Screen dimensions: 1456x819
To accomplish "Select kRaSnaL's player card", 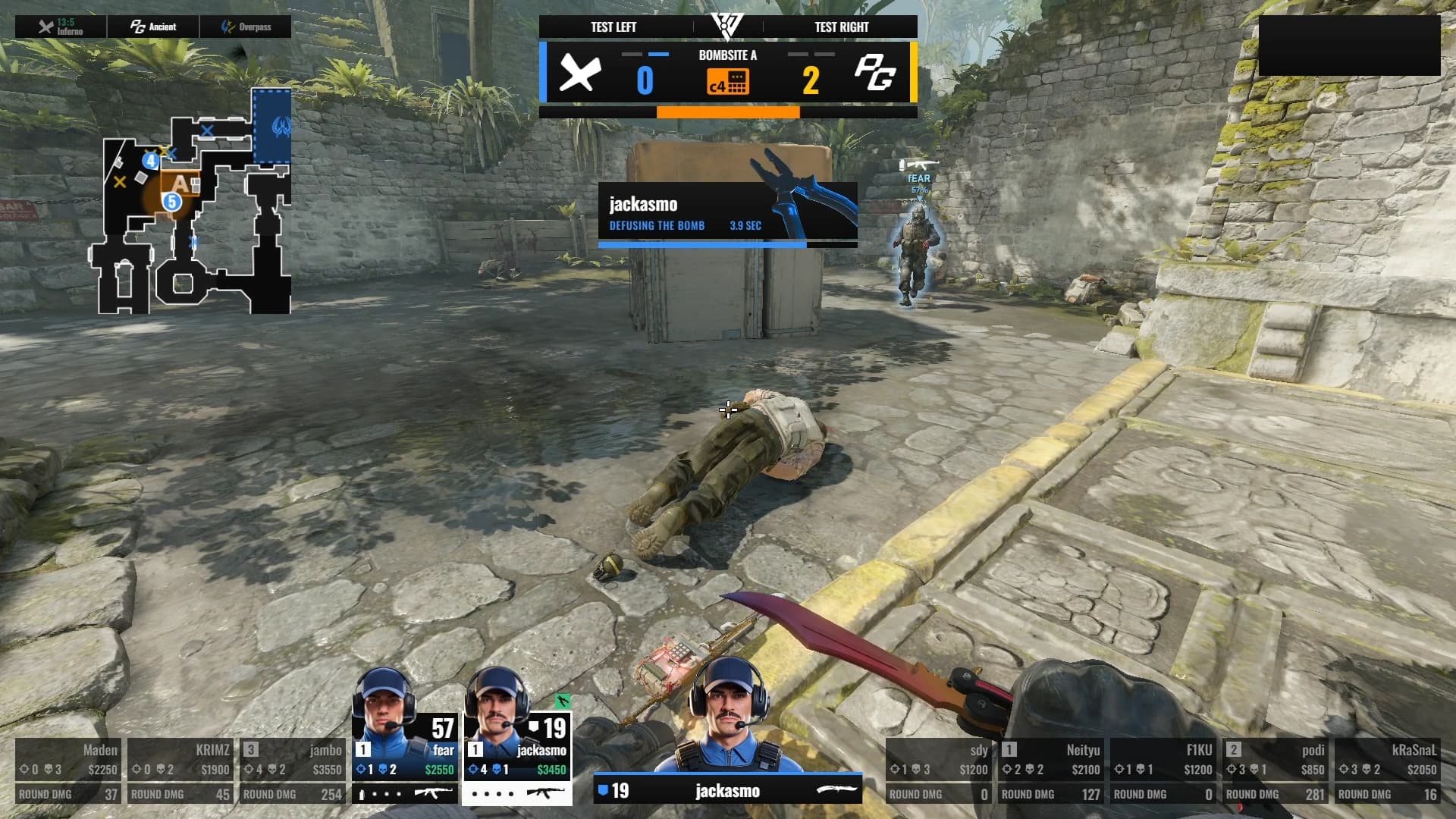I will 1388,770.
